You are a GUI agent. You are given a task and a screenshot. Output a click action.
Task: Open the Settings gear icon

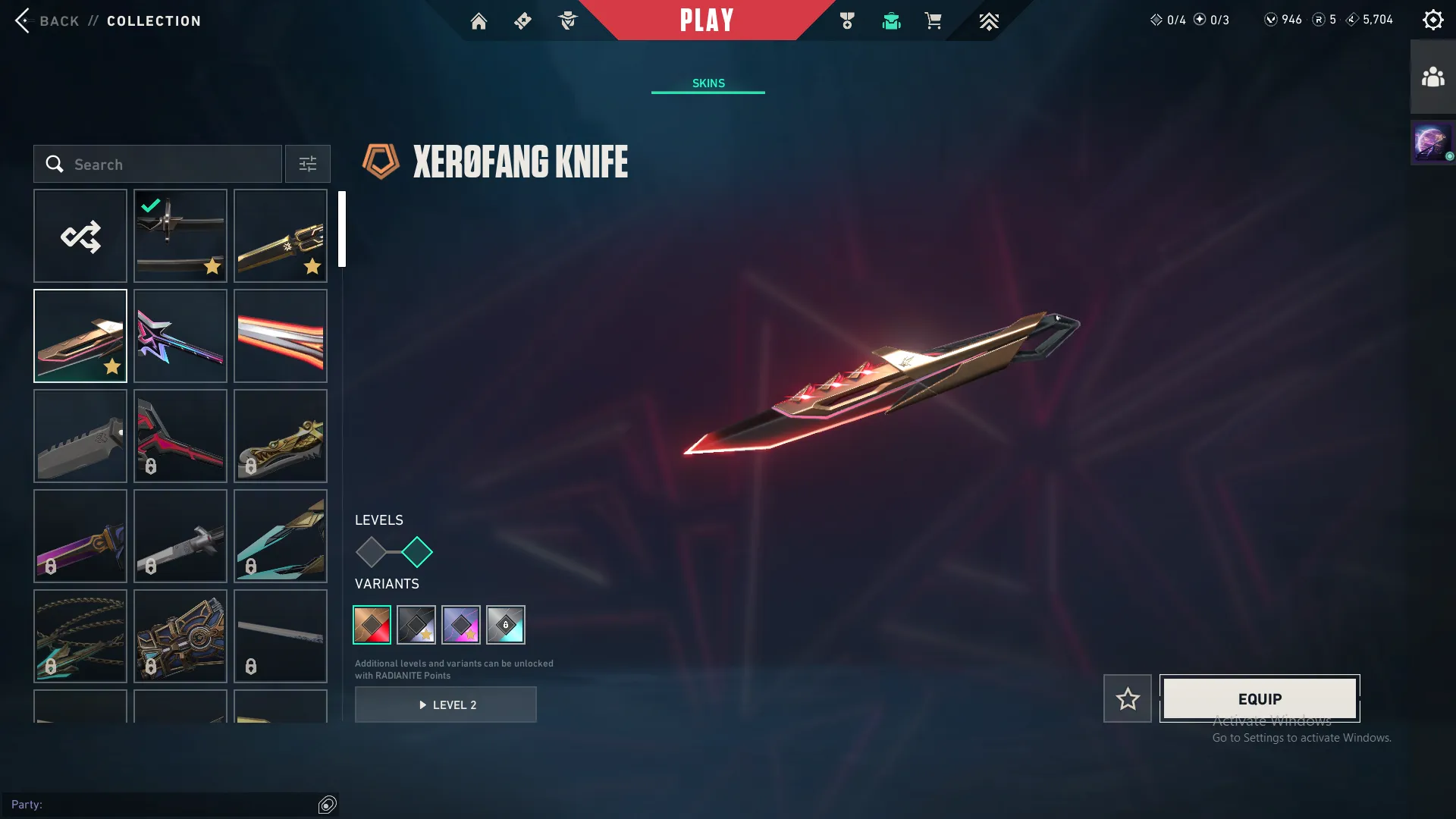pos(1433,19)
